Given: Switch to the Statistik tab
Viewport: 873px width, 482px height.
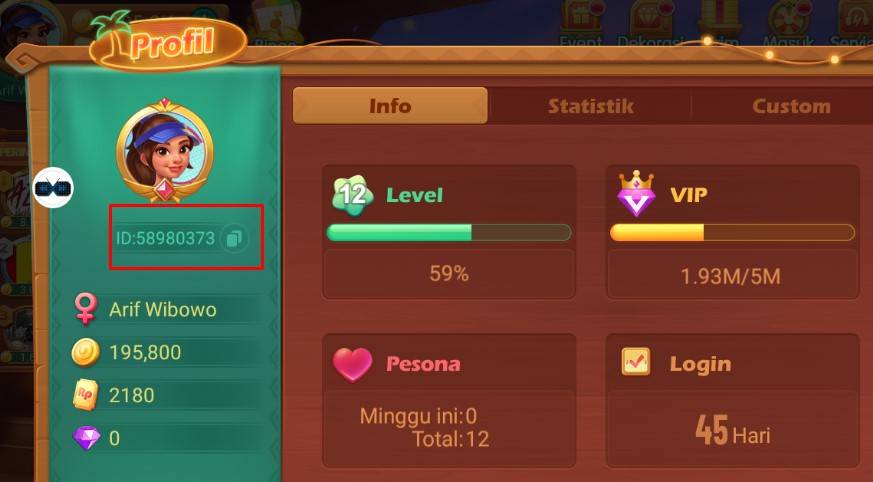Looking at the screenshot, I should (x=590, y=106).
